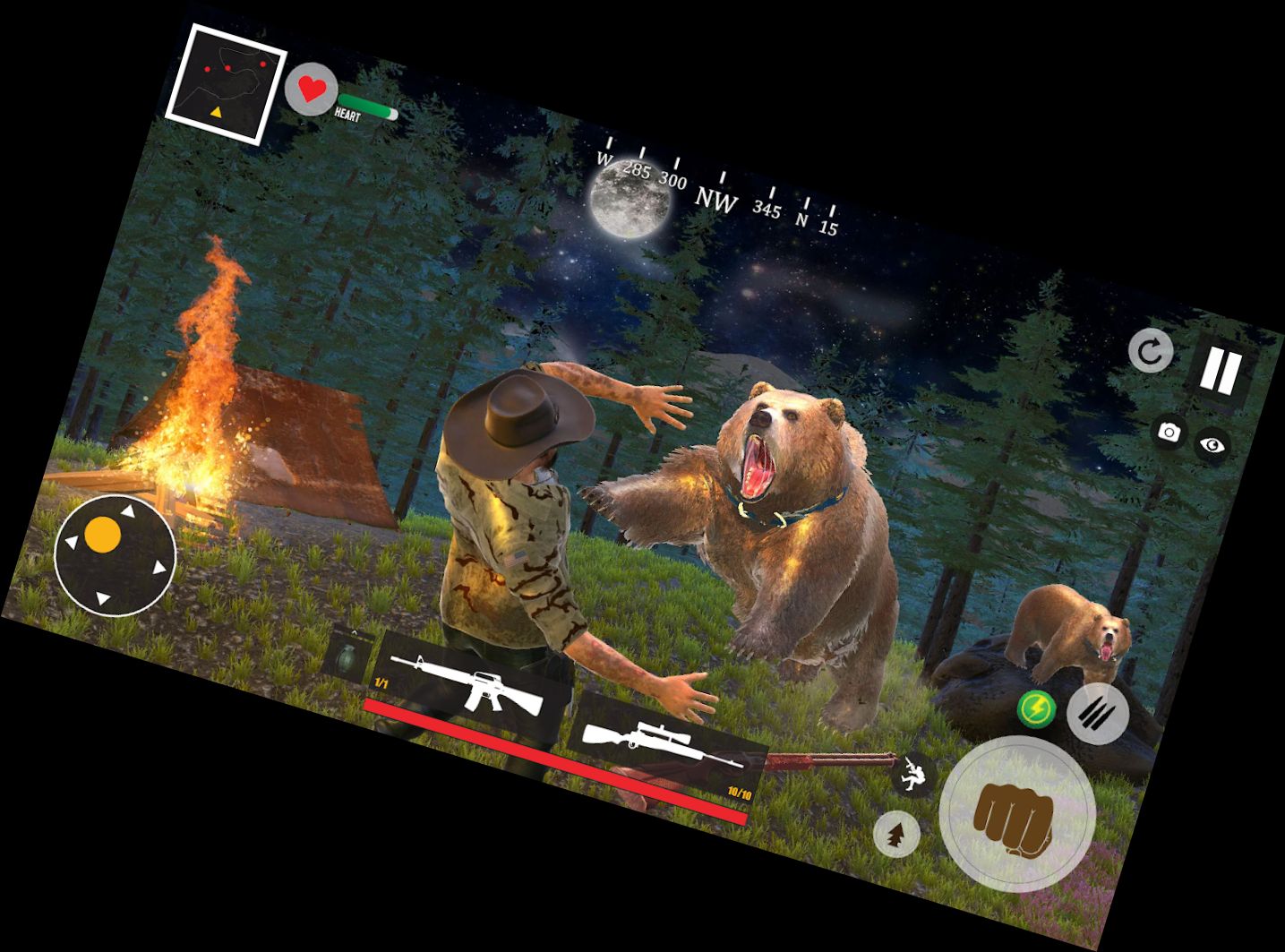Select the pine tree camouflage icon
1285x952 pixels.
895,836
